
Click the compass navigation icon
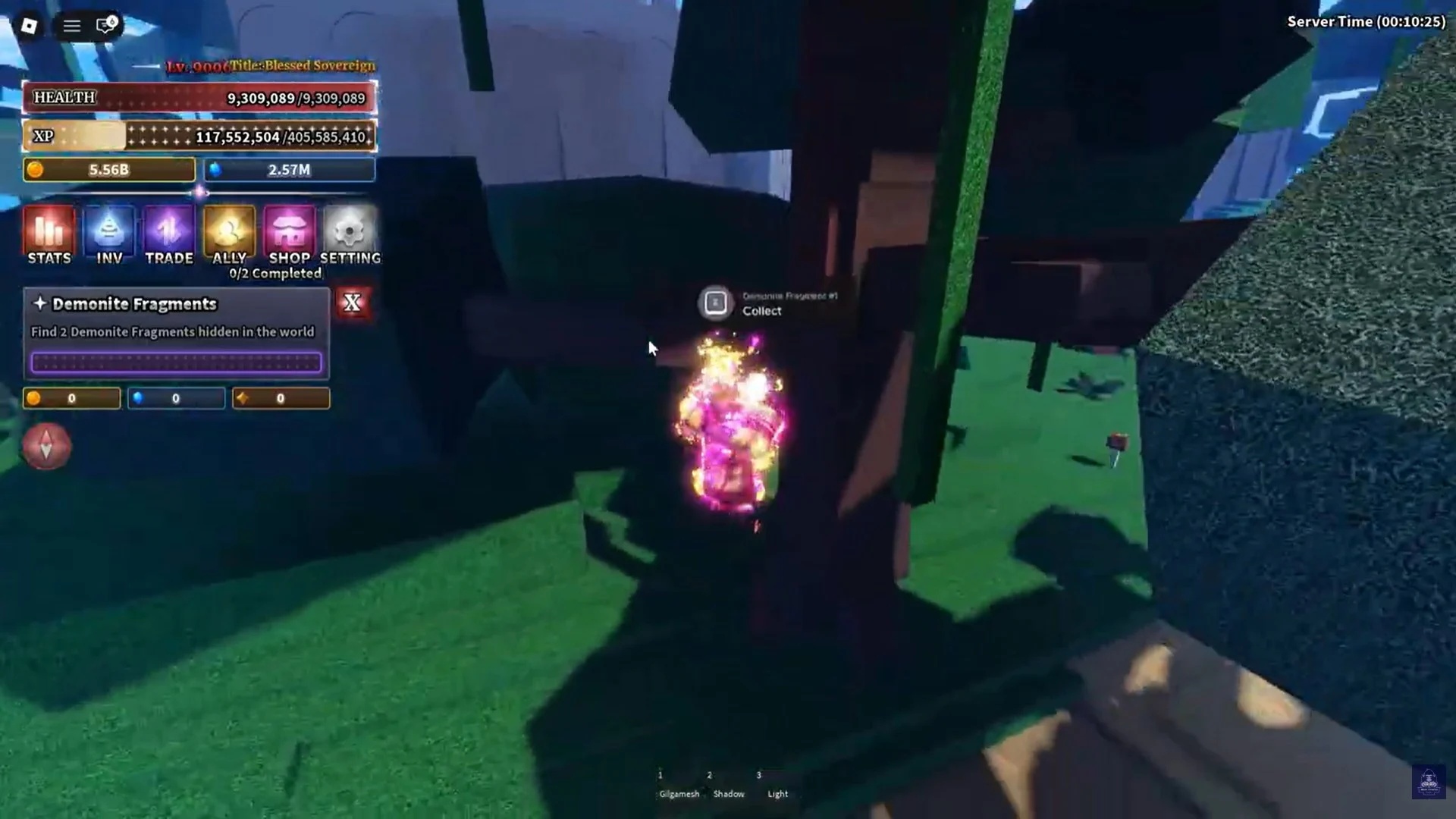[45, 447]
